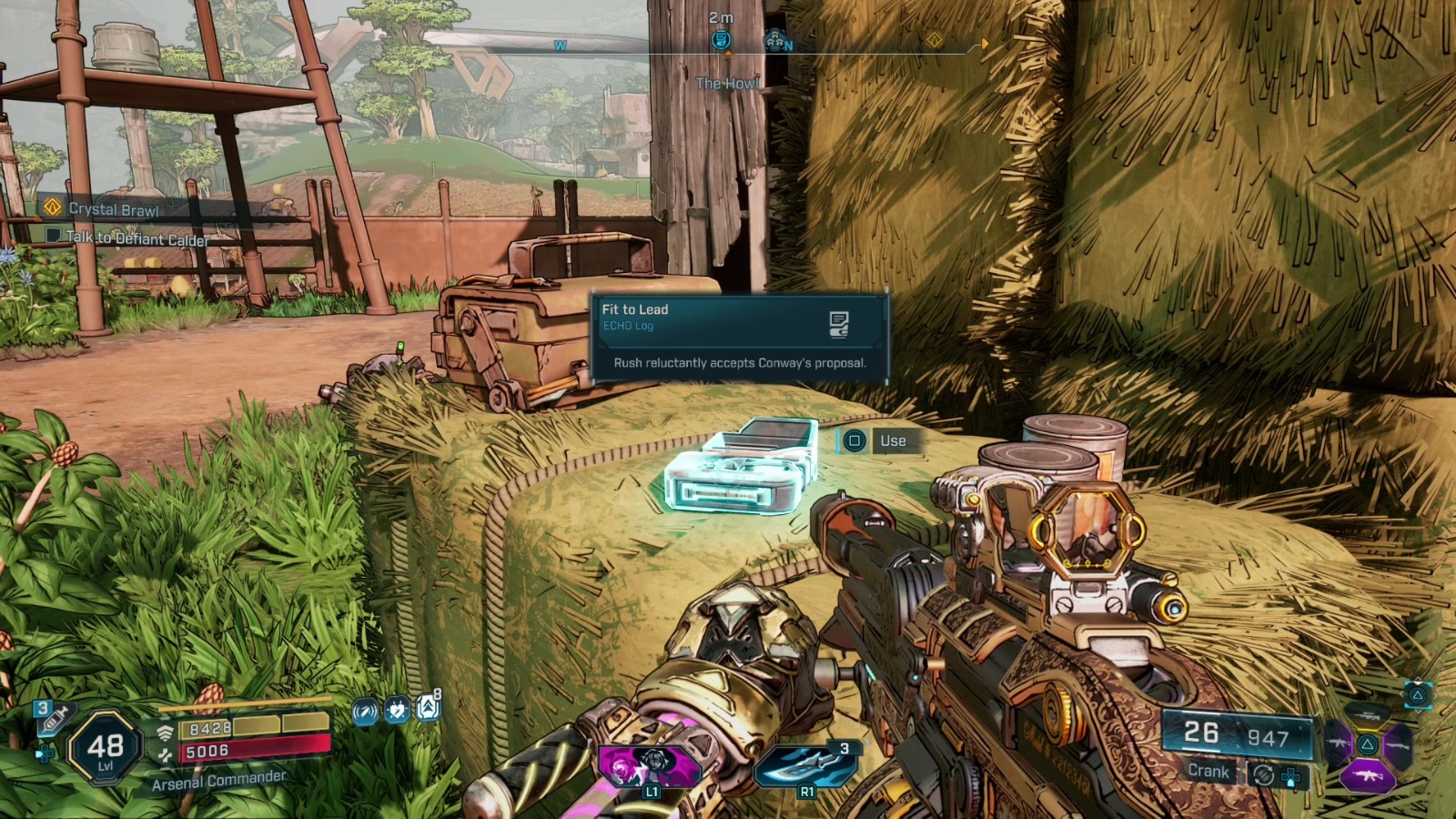Image resolution: width=1456 pixels, height=819 pixels.
Task: Click the triangle weapon-swap button icon
Action: click(1418, 694)
